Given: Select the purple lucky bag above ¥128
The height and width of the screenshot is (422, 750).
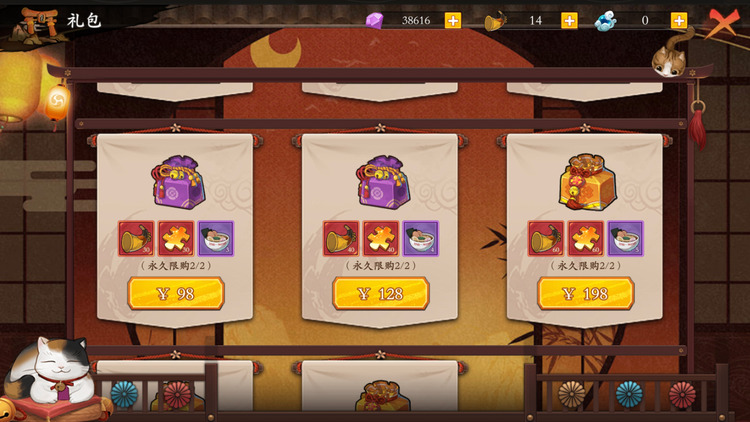Looking at the screenshot, I should (x=381, y=181).
